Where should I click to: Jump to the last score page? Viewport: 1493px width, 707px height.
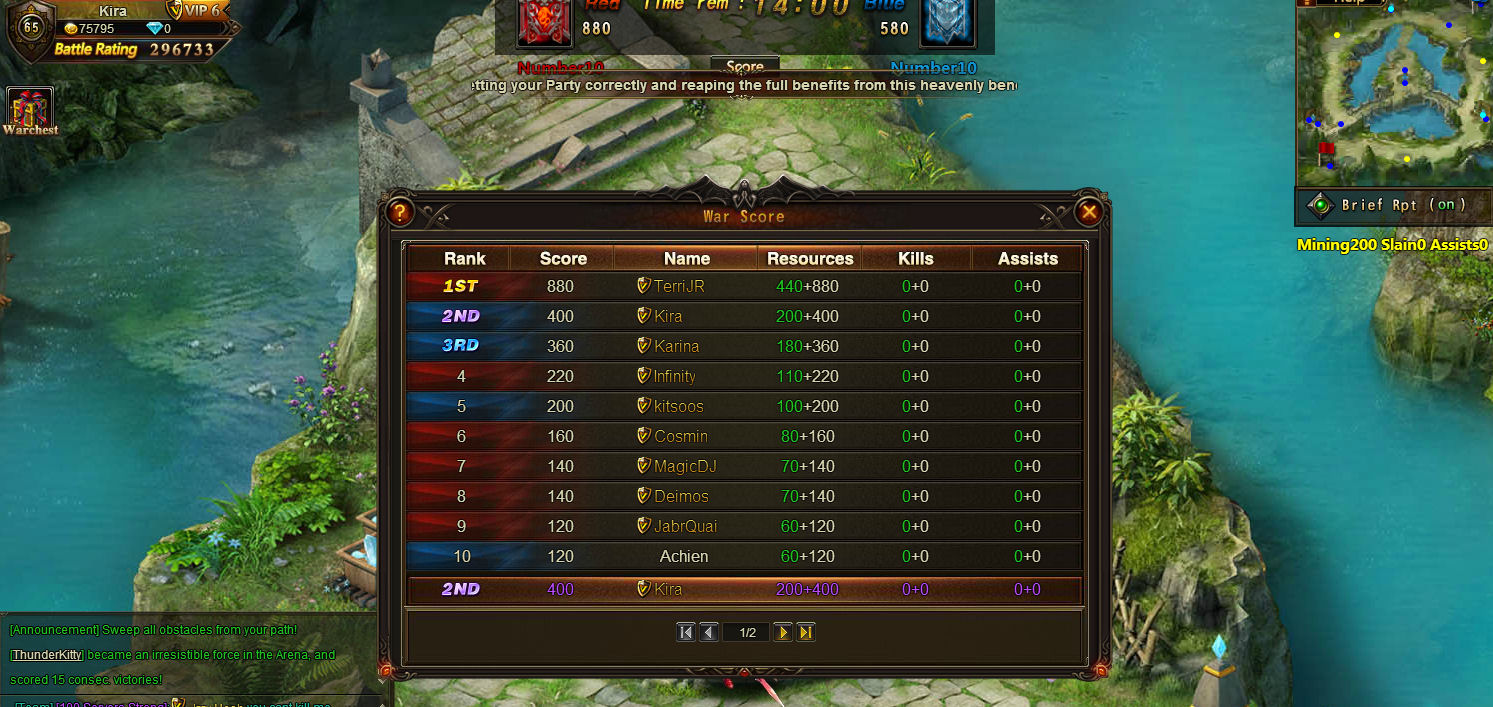click(806, 632)
